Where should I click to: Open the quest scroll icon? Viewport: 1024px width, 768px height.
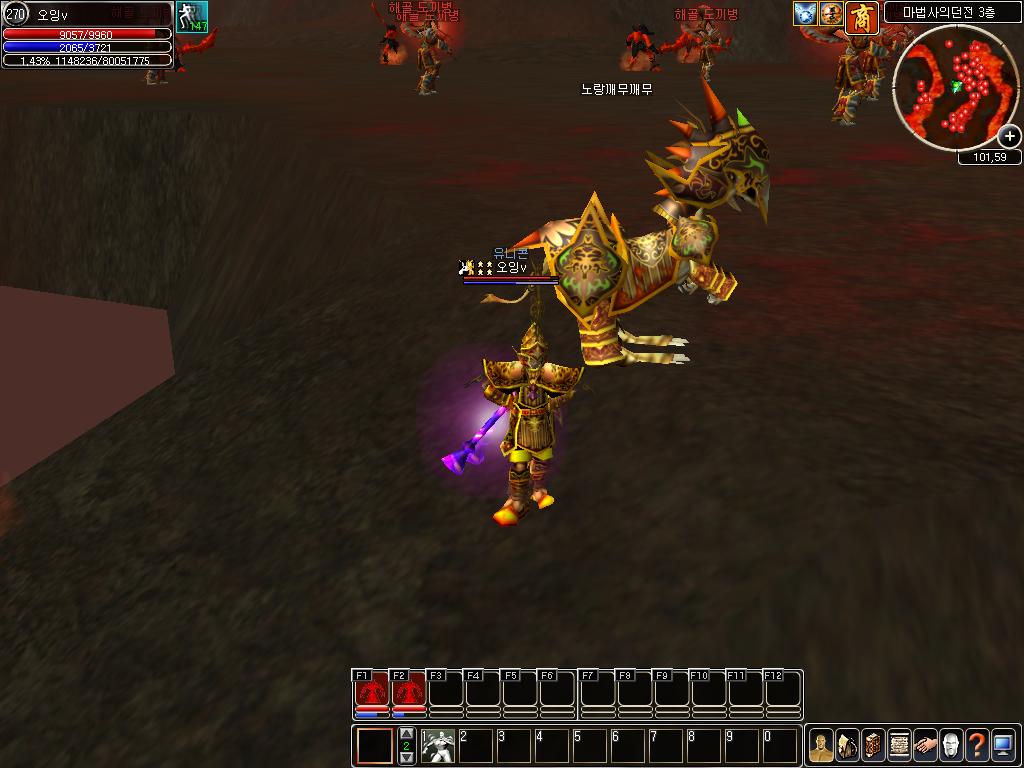[x=899, y=746]
